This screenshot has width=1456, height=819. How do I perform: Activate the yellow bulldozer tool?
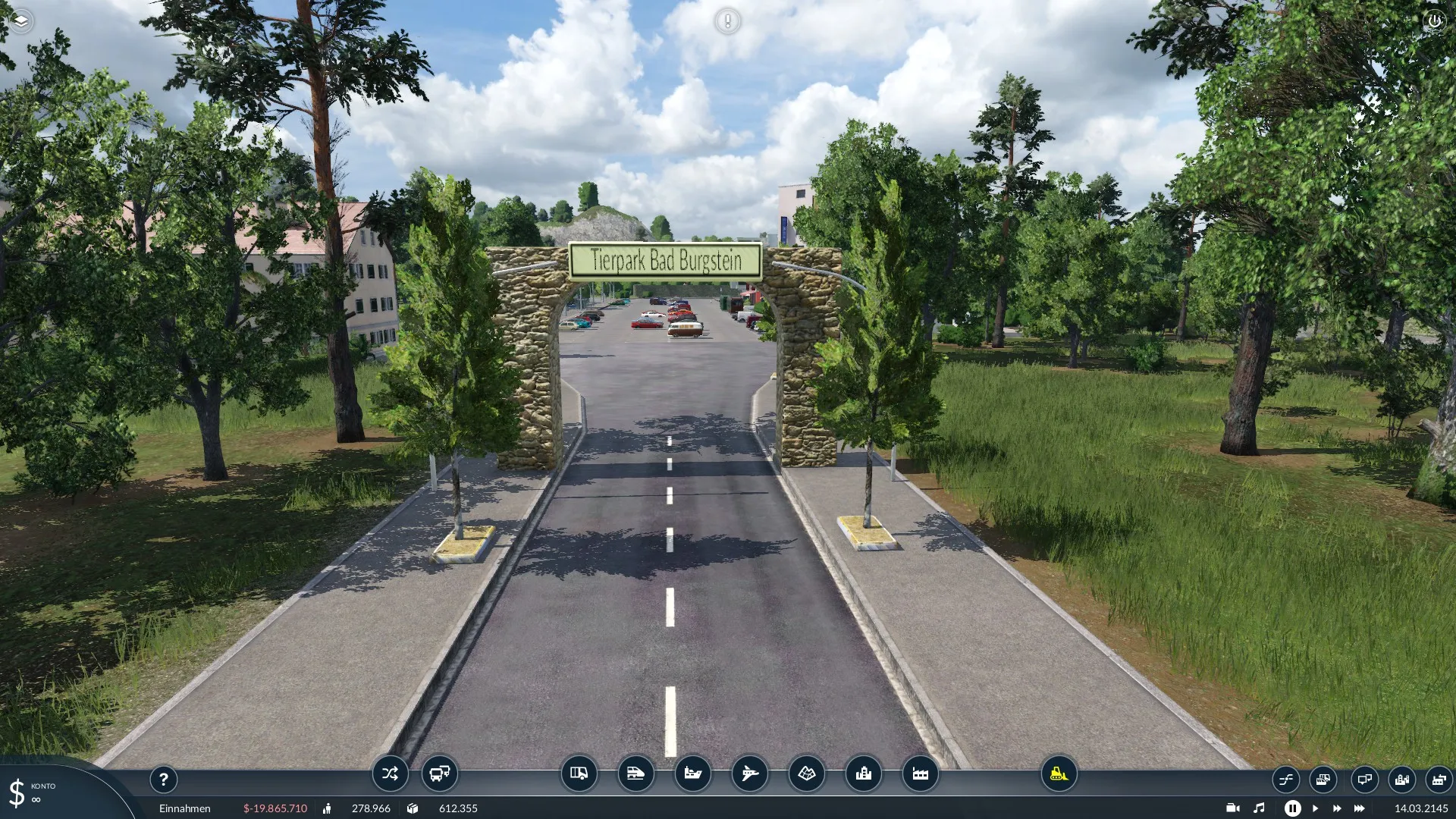[1059, 774]
